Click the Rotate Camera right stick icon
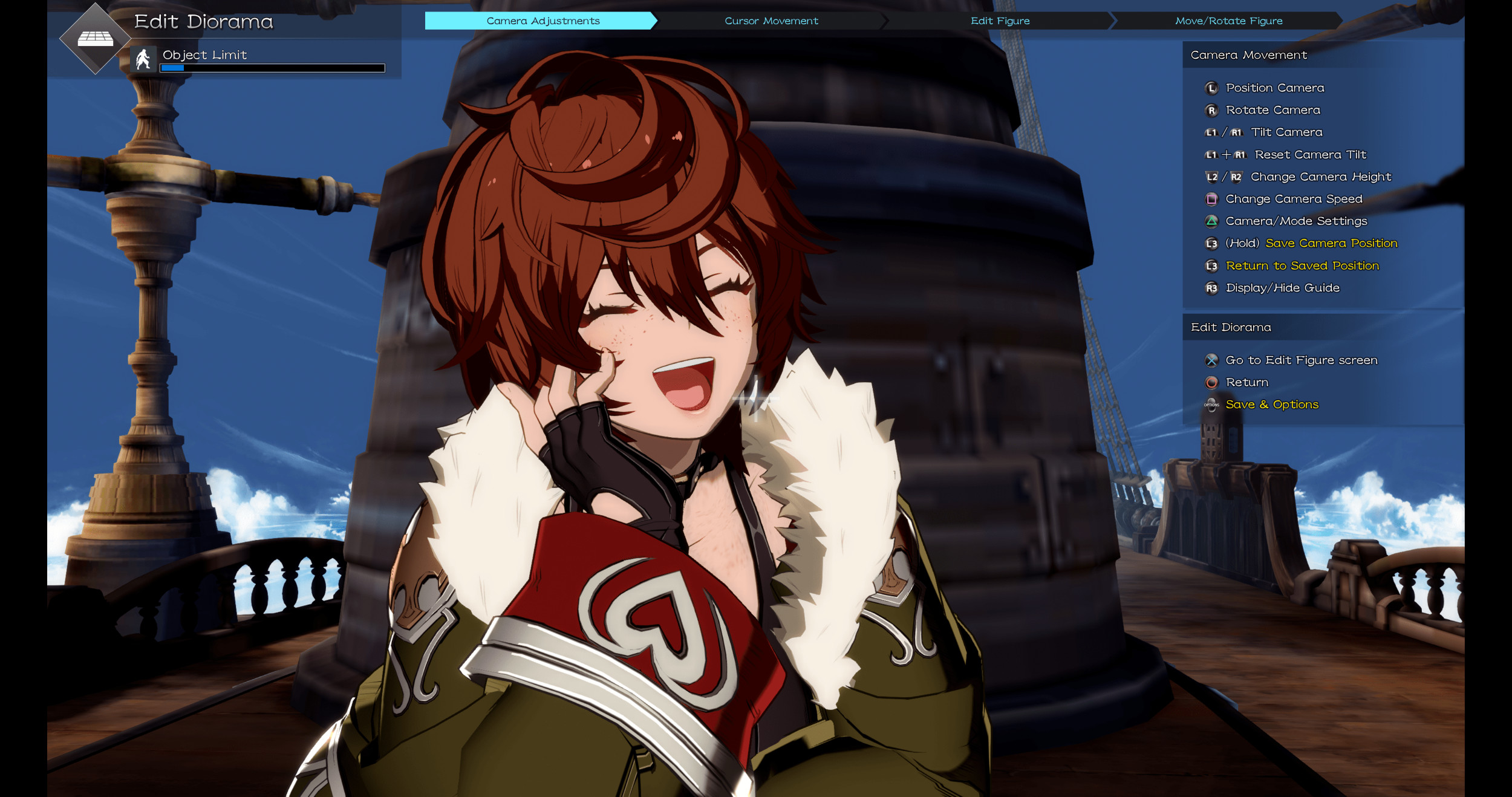Image resolution: width=1512 pixels, height=797 pixels. 1211,110
